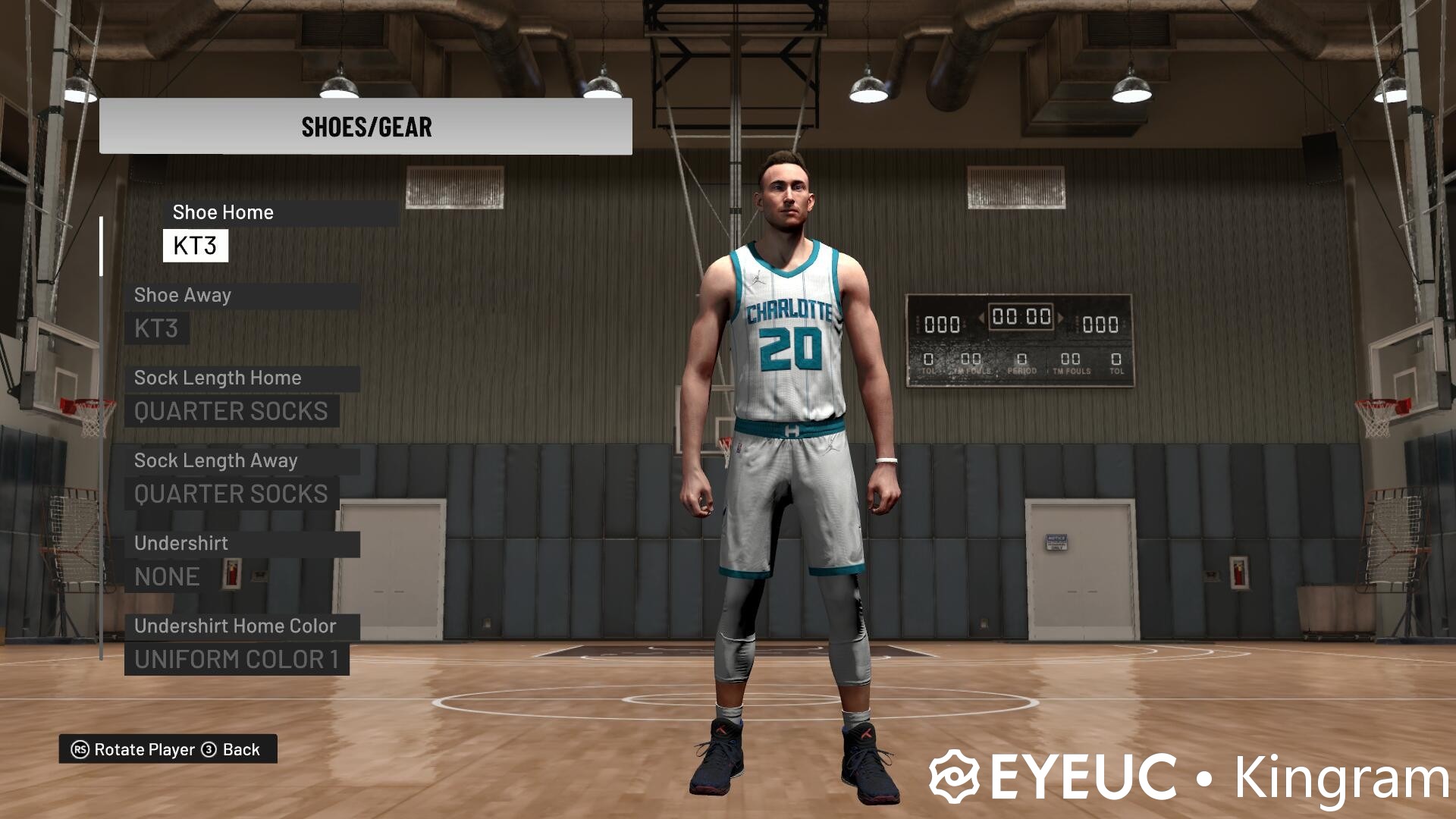Select the Shoe Home option
1456x819 pixels.
222,213
